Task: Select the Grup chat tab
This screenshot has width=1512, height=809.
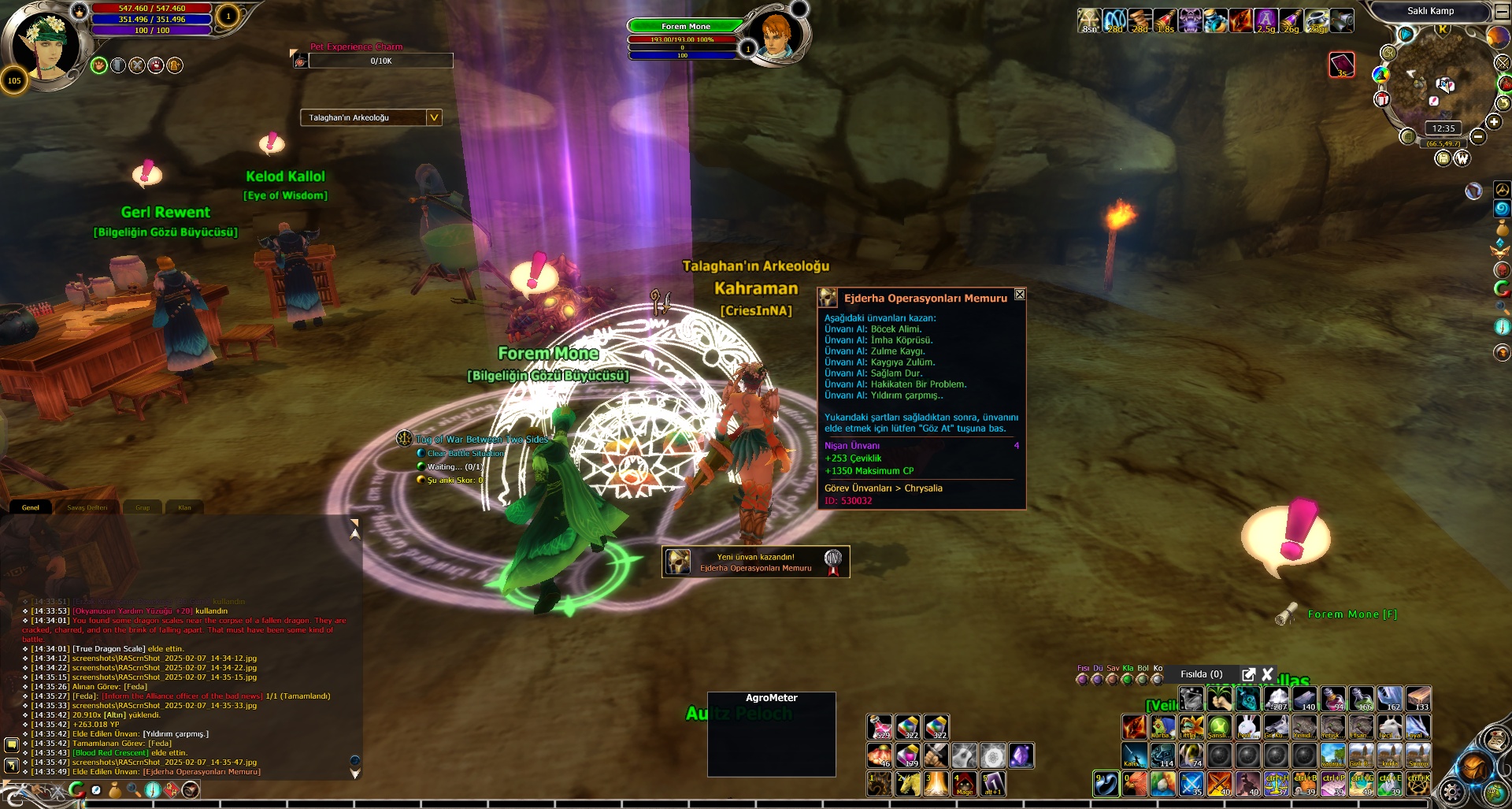Action: click(x=143, y=507)
